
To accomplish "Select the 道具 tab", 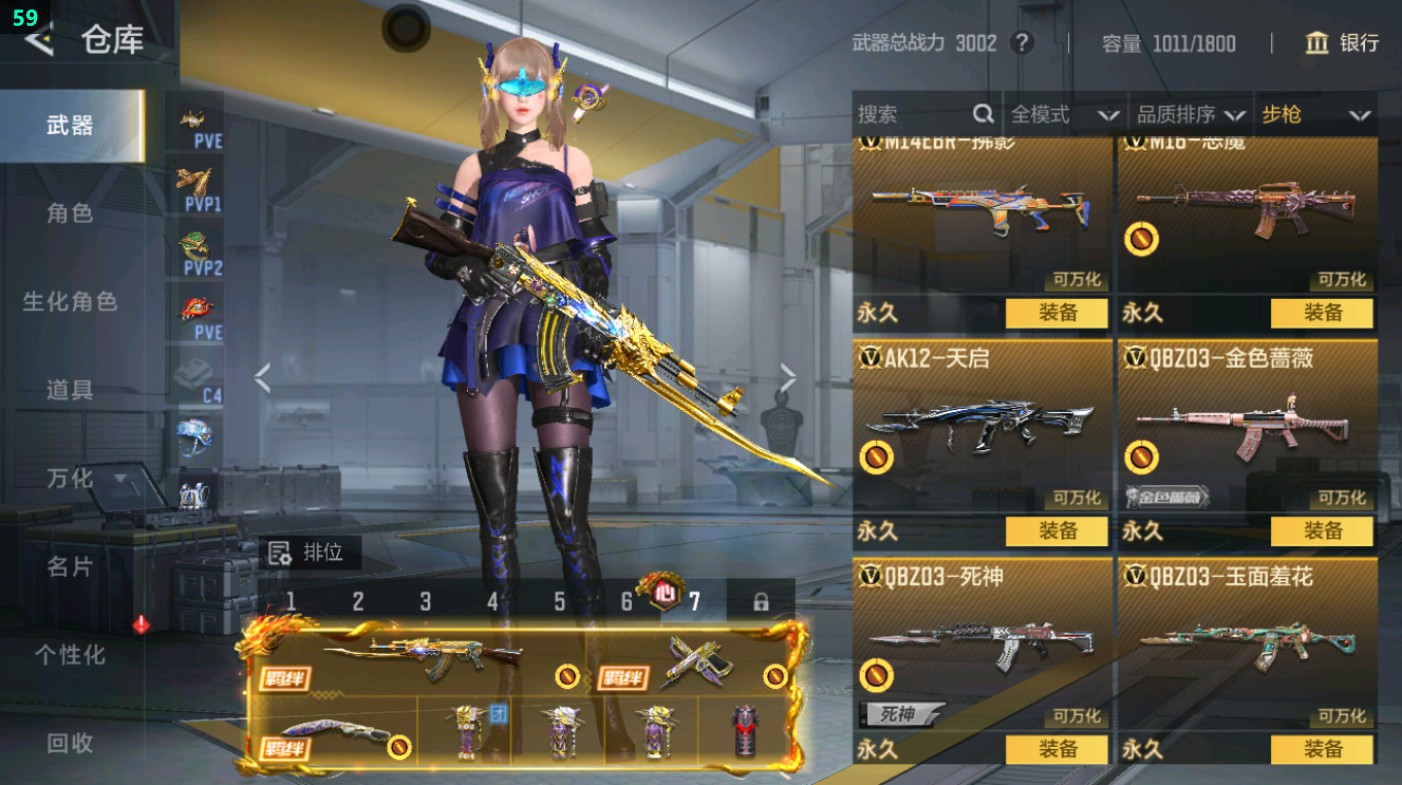I will (70, 390).
